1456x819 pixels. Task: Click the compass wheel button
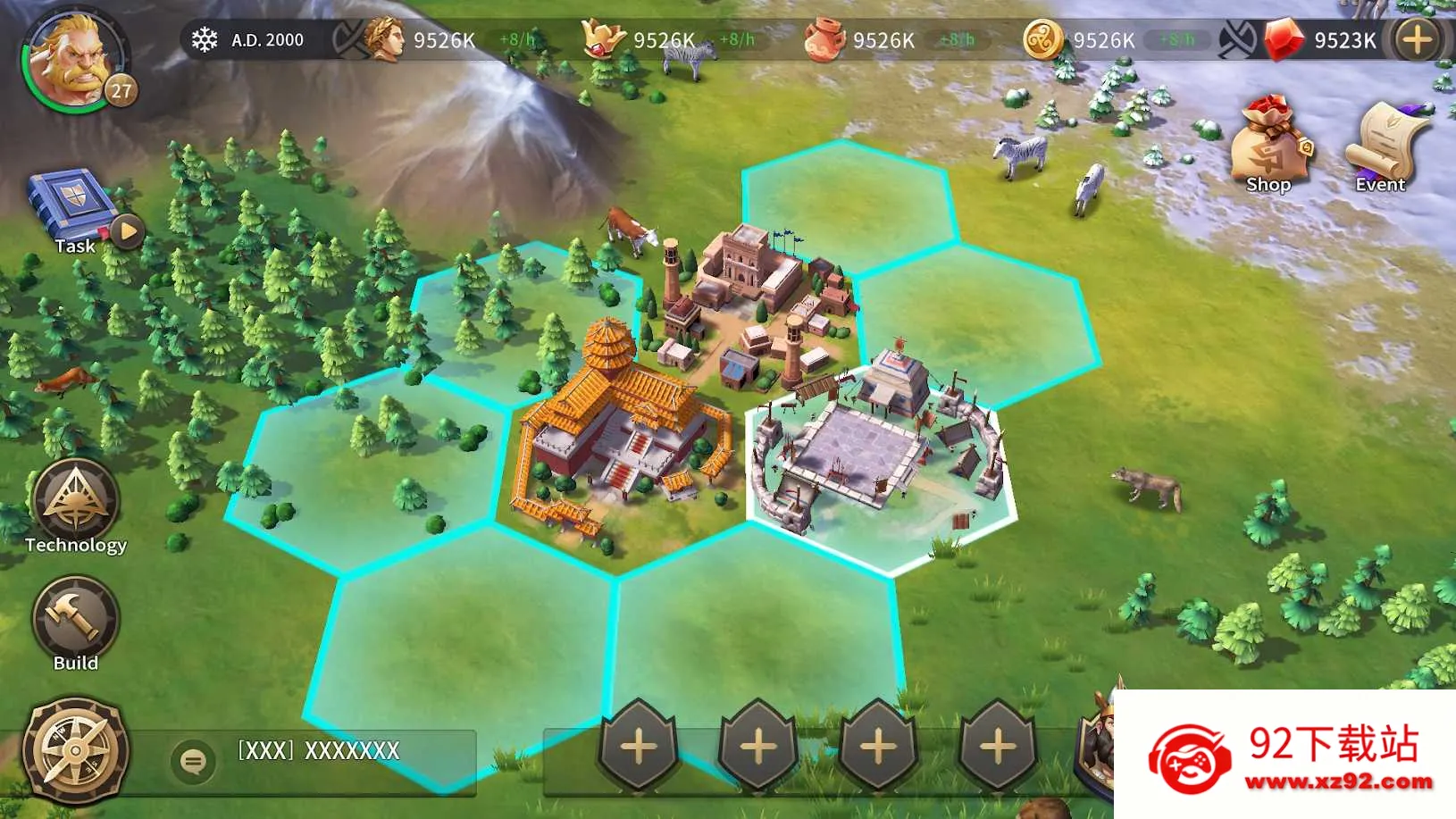click(x=75, y=750)
